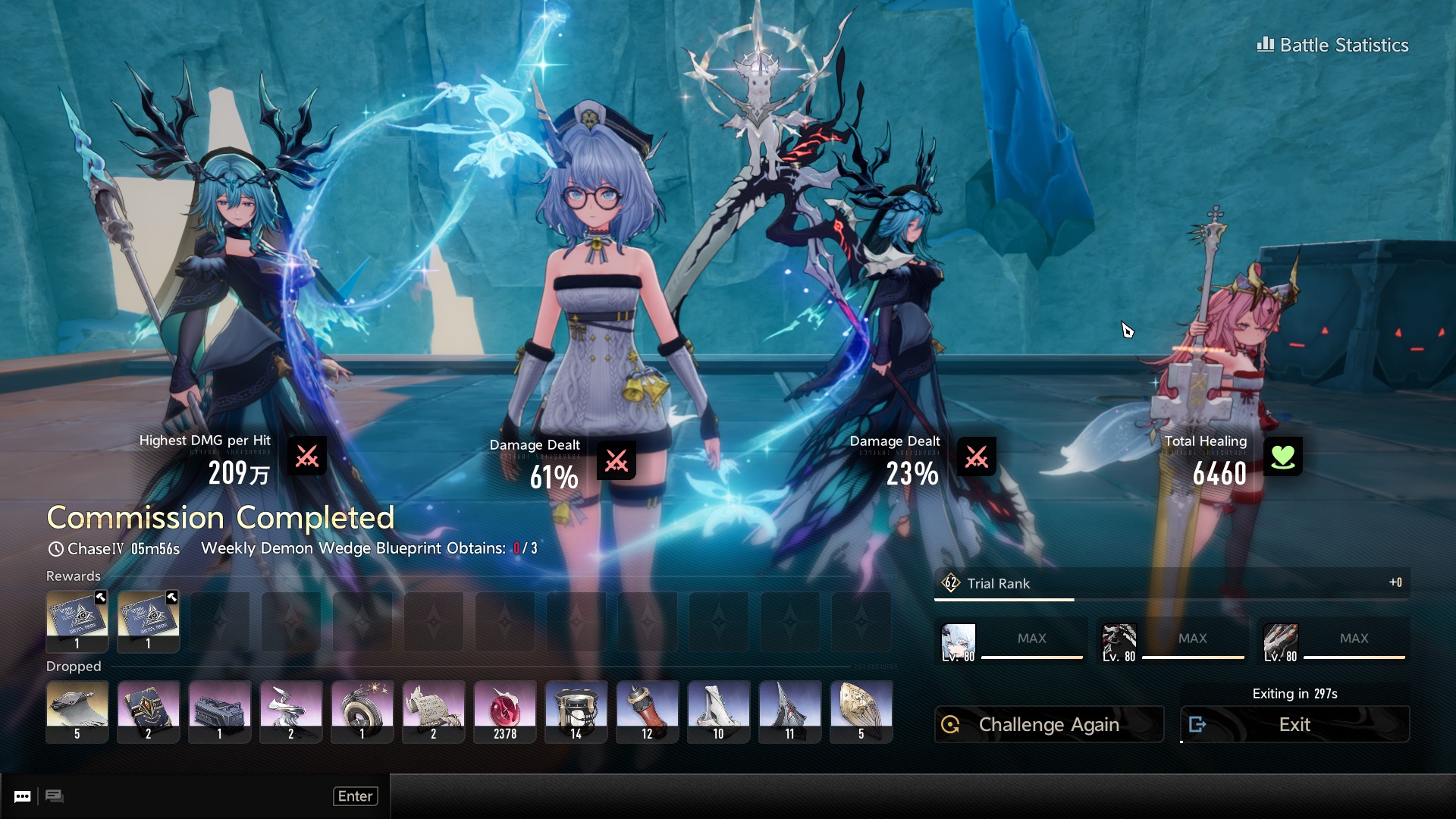This screenshot has height=819, width=1456.
Task: Inspect the gold shield drop
Action: tap(861, 711)
